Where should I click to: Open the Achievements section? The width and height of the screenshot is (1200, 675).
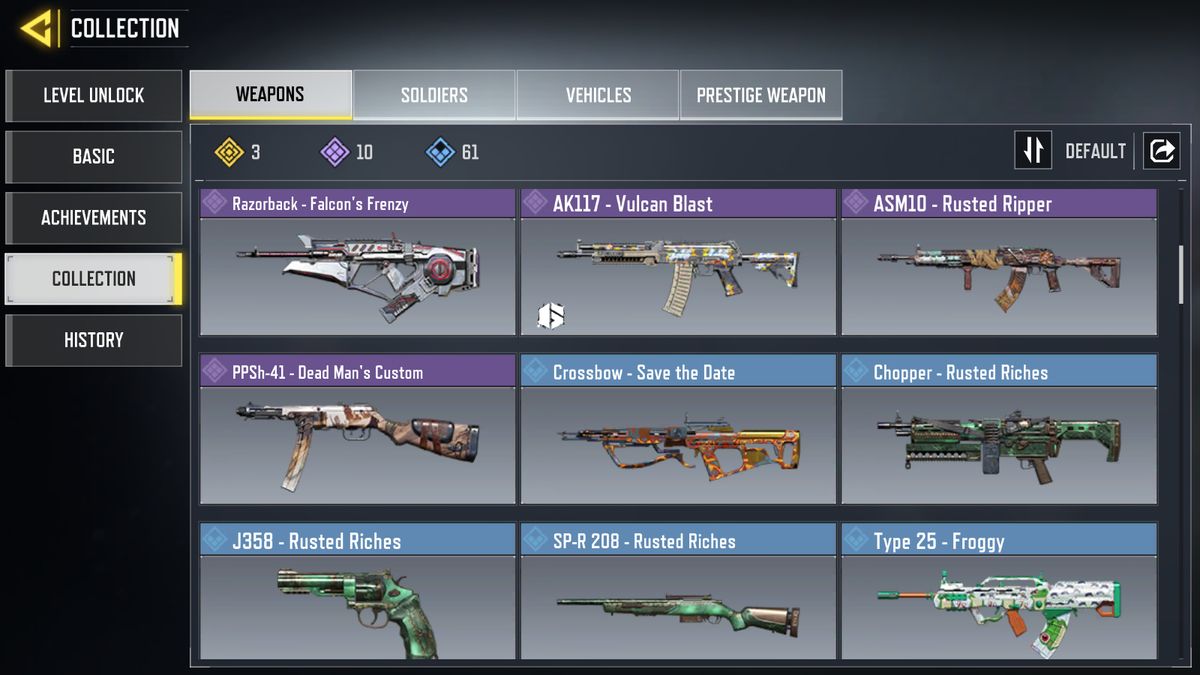93,218
